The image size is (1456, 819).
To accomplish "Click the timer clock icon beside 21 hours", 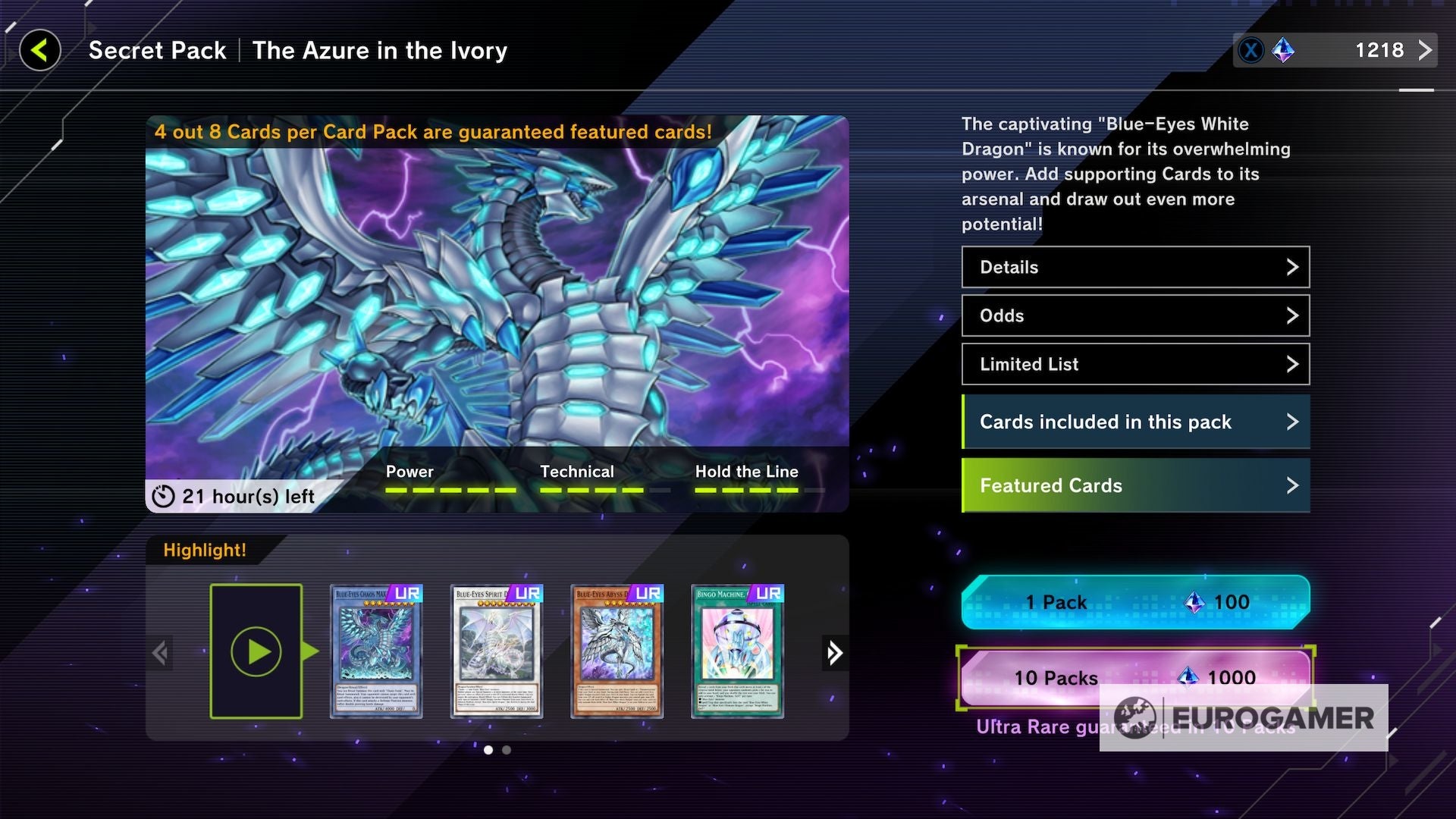I will (x=163, y=496).
